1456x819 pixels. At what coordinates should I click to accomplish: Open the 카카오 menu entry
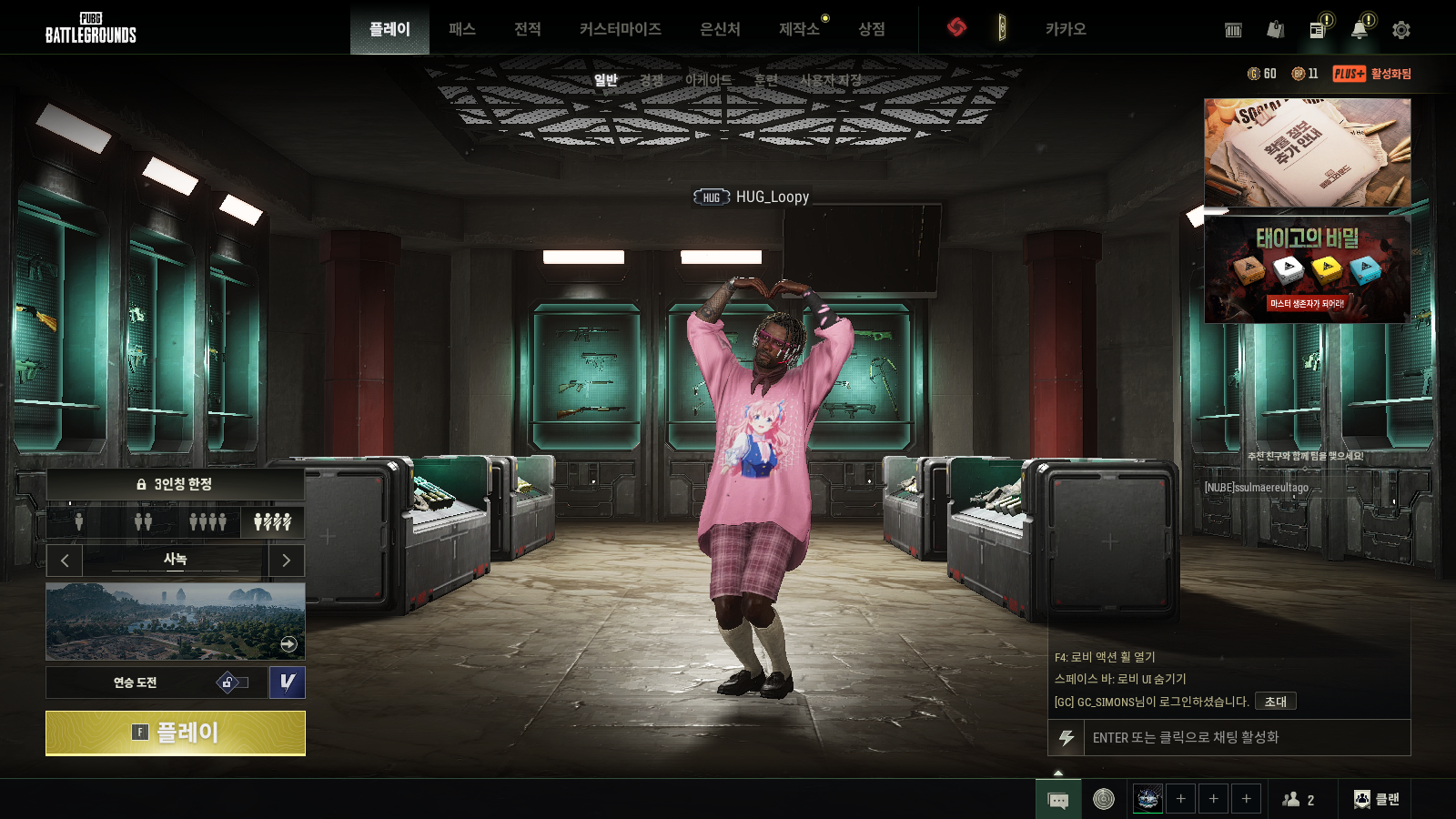(x=1066, y=29)
